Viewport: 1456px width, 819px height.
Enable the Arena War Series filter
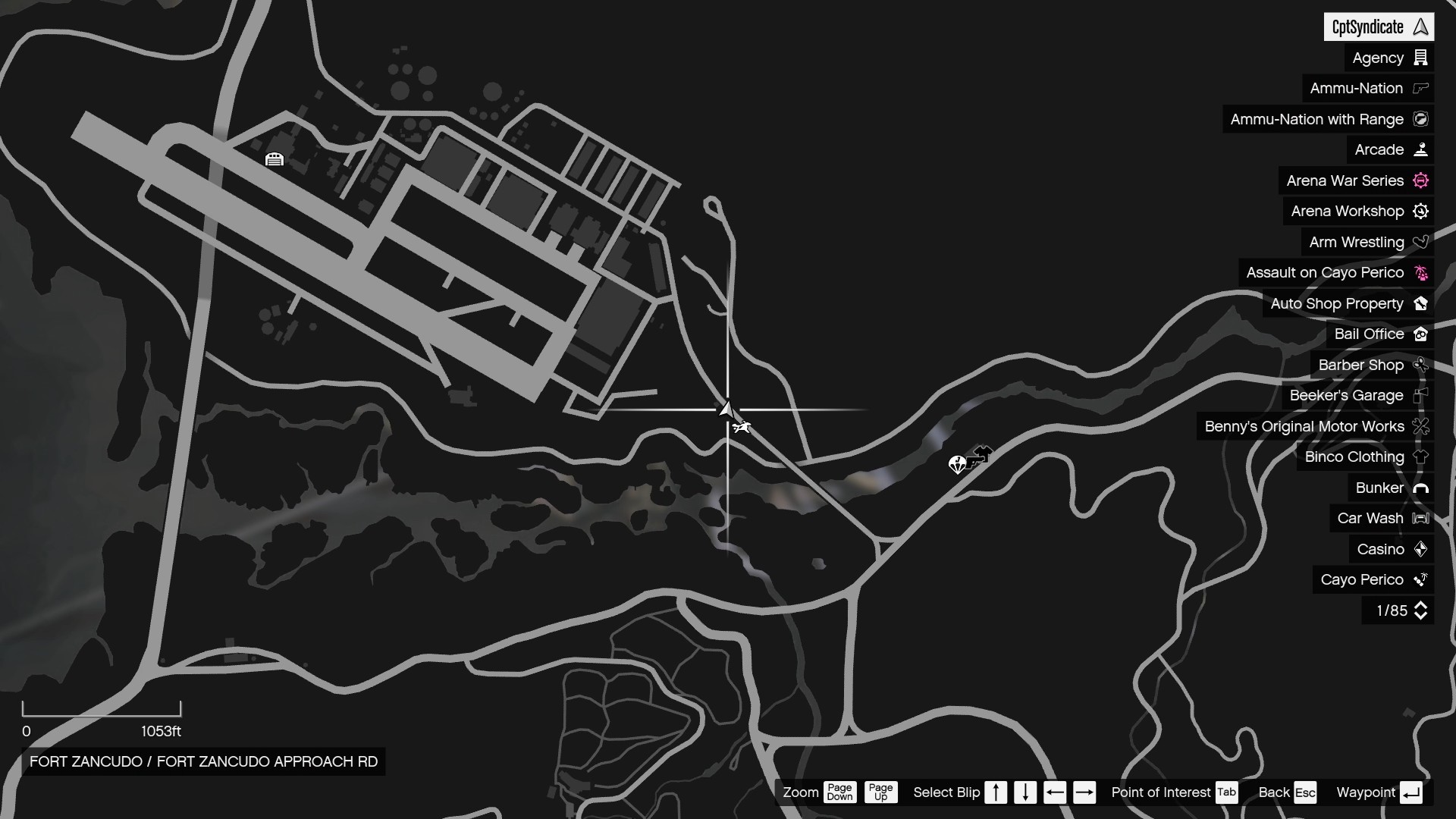1345,180
